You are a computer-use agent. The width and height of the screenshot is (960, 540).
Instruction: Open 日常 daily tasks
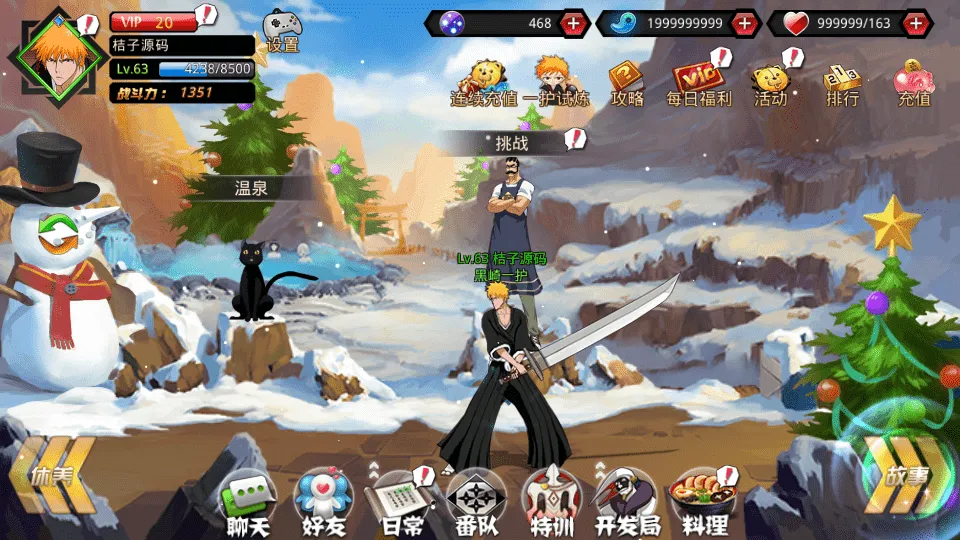coord(400,501)
